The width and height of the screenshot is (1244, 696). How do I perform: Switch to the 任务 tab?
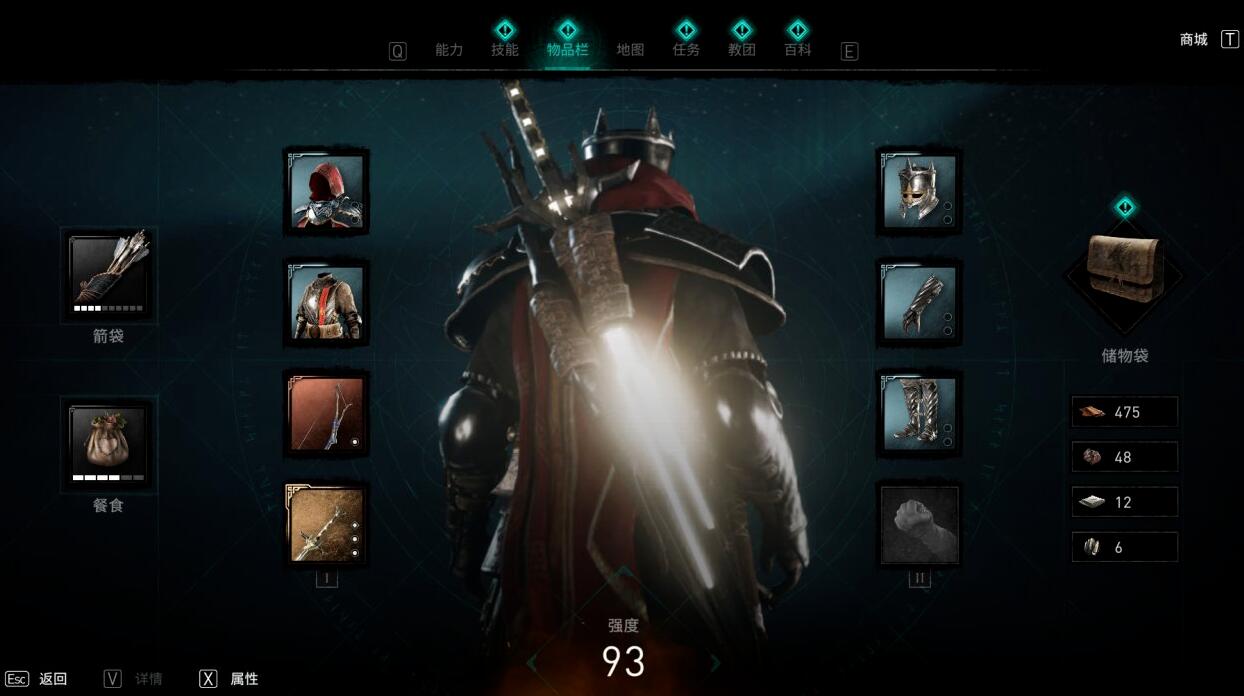(686, 50)
